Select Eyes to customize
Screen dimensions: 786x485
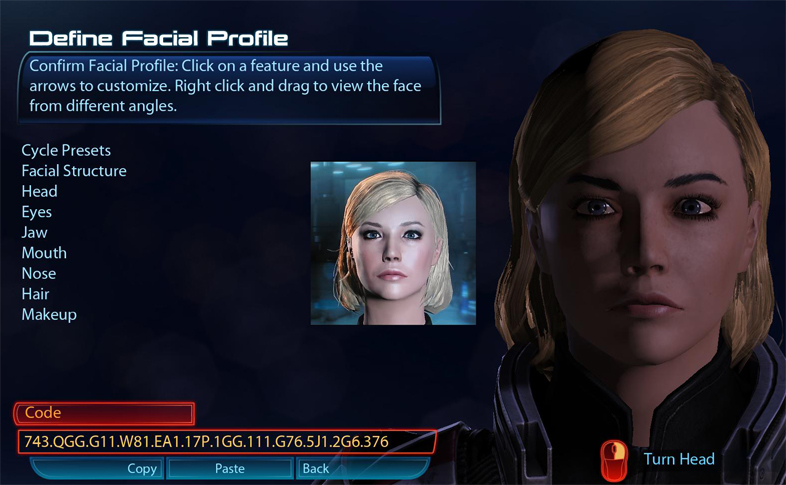tap(37, 212)
